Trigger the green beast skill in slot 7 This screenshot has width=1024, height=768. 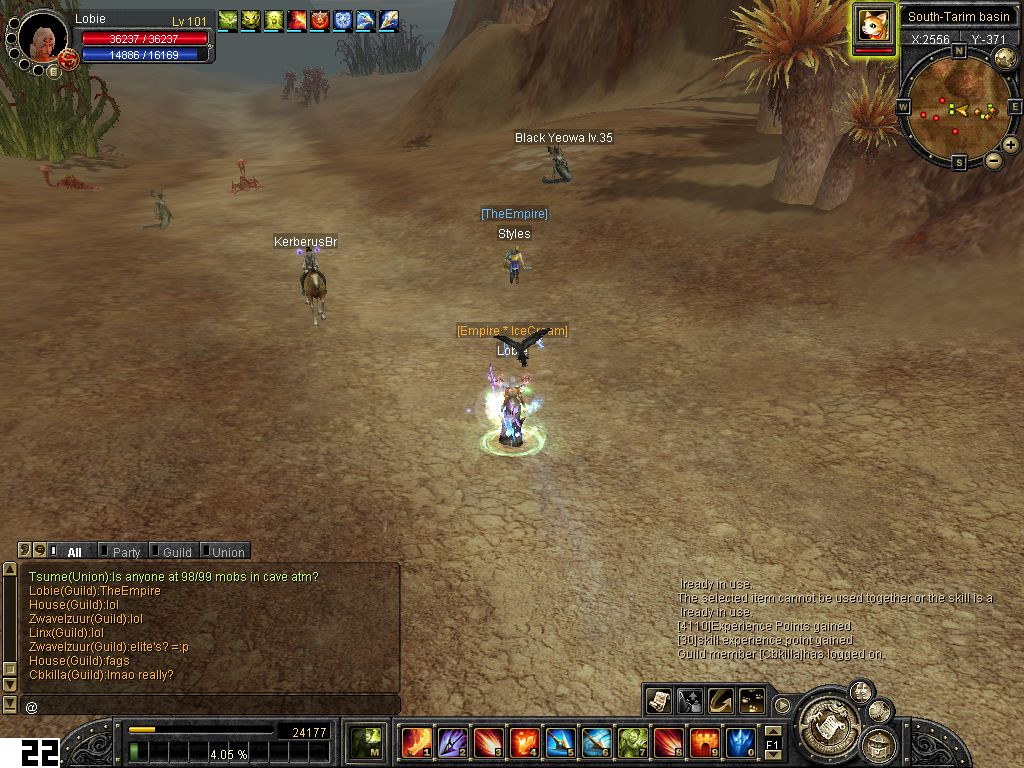[x=632, y=743]
